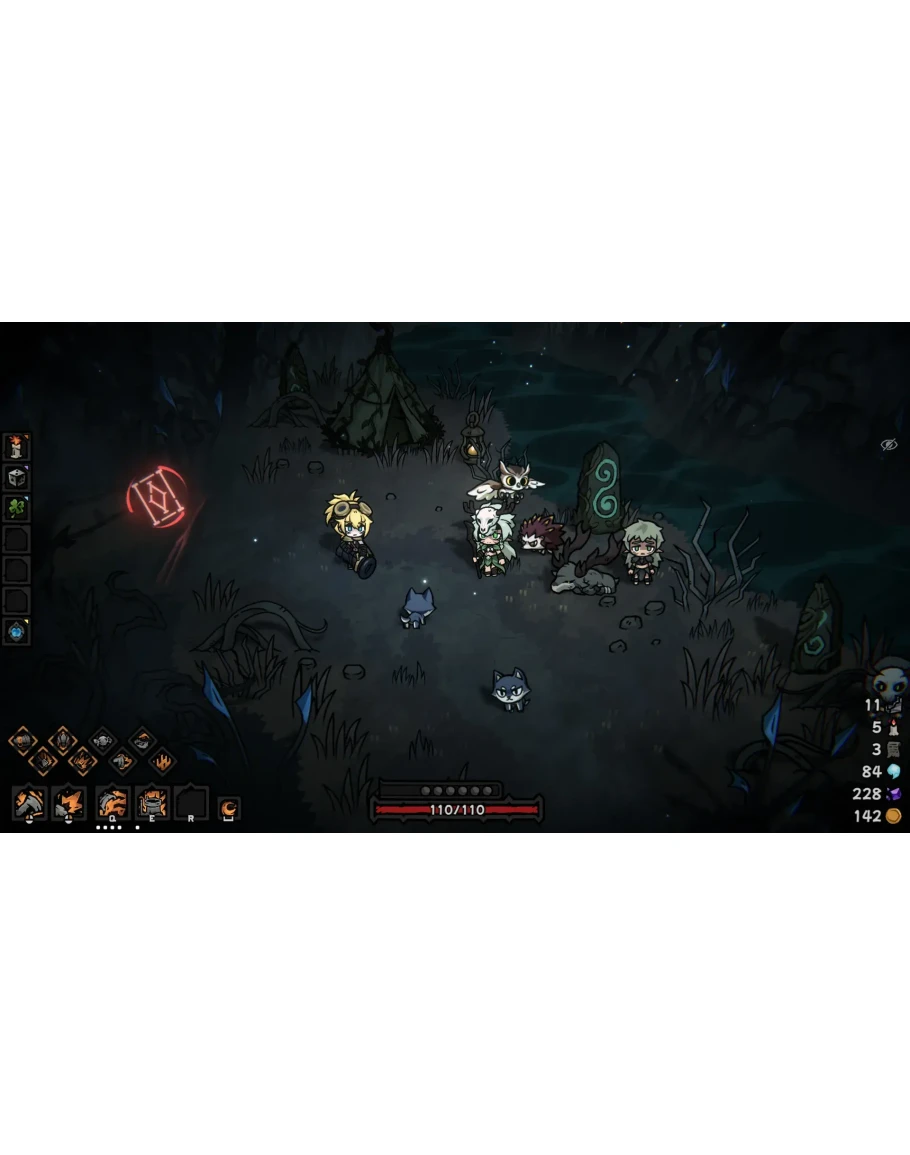Viewport: 910px width, 1155px height.
Task: Select the empty R skill slot
Action: click(191, 803)
